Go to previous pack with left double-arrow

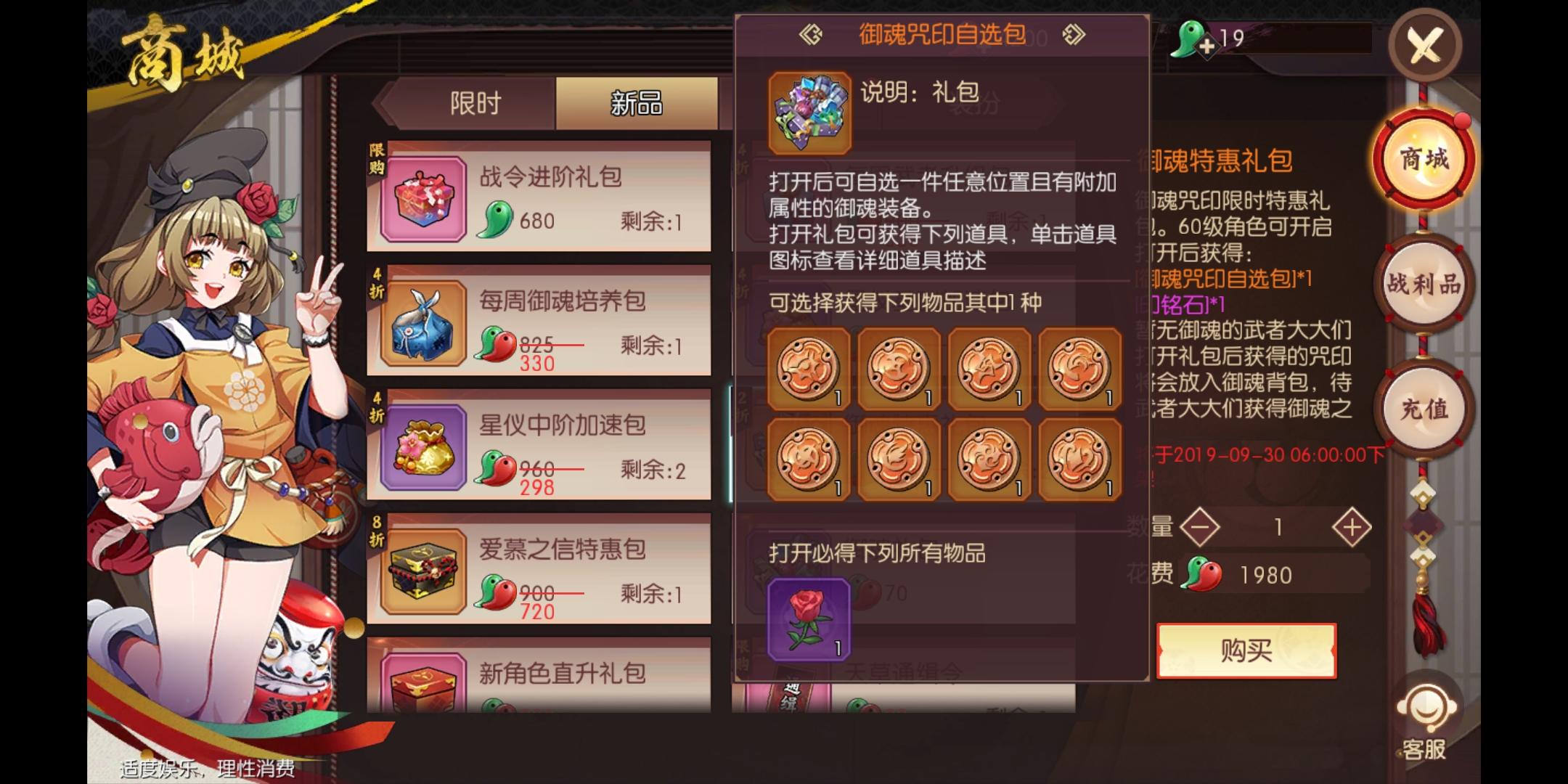pos(812,34)
